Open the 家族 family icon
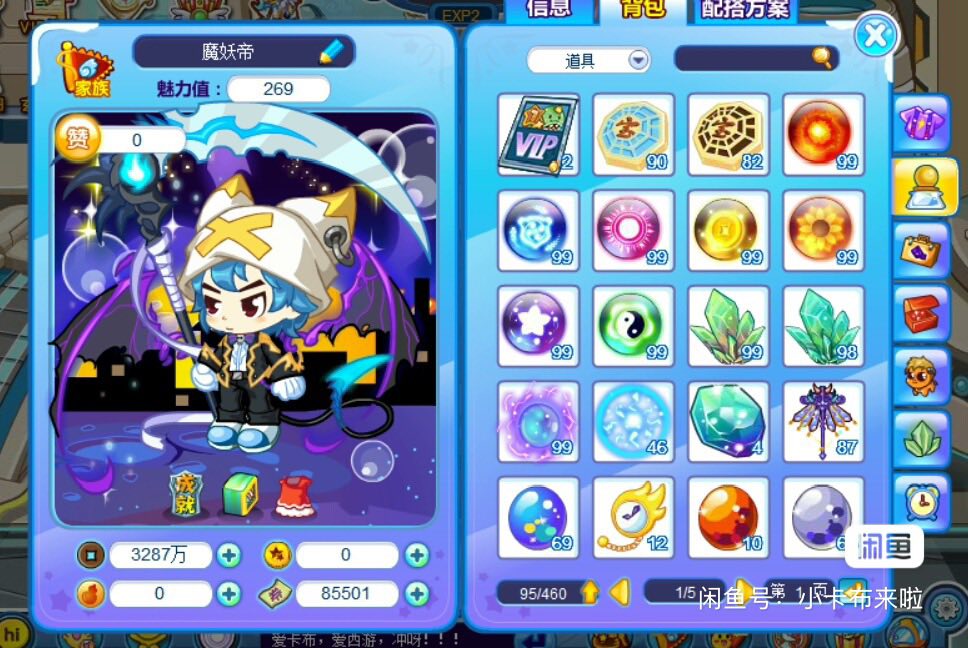This screenshot has width=968, height=648. (x=84, y=70)
